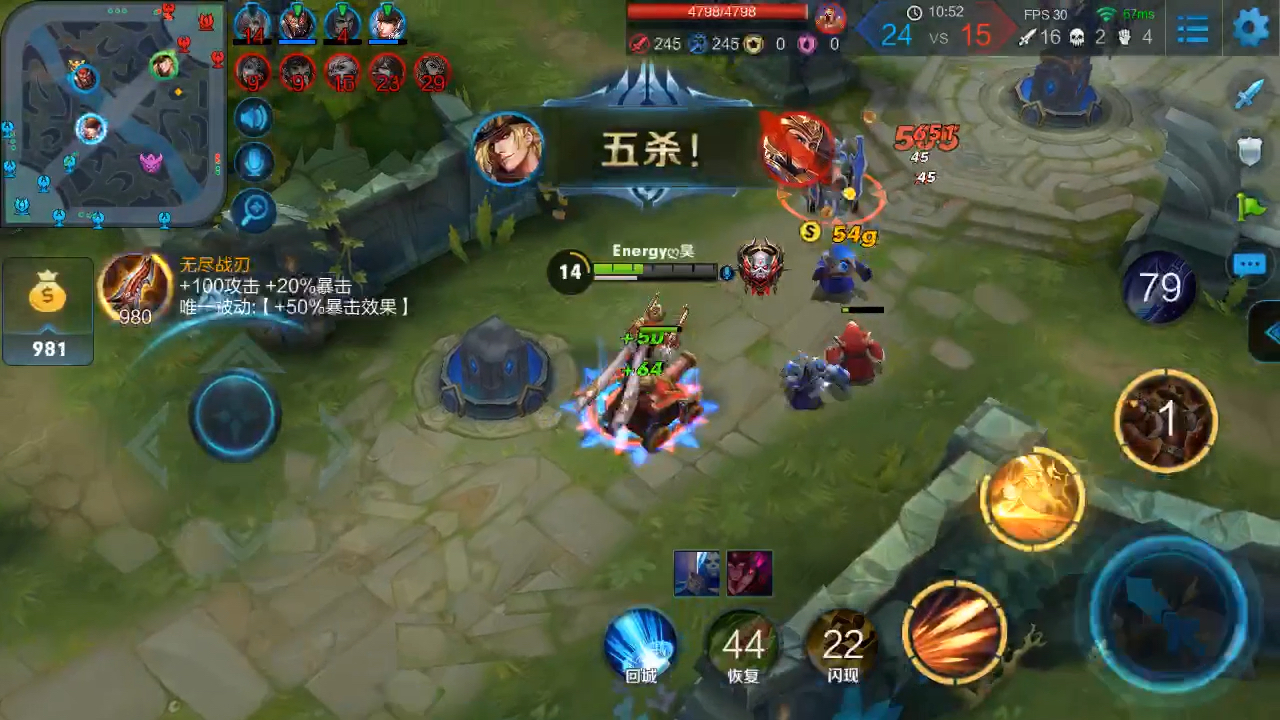Select the equipment slot showing 79
1280x720 pixels.
pyautogui.click(x=1159, y=288)
